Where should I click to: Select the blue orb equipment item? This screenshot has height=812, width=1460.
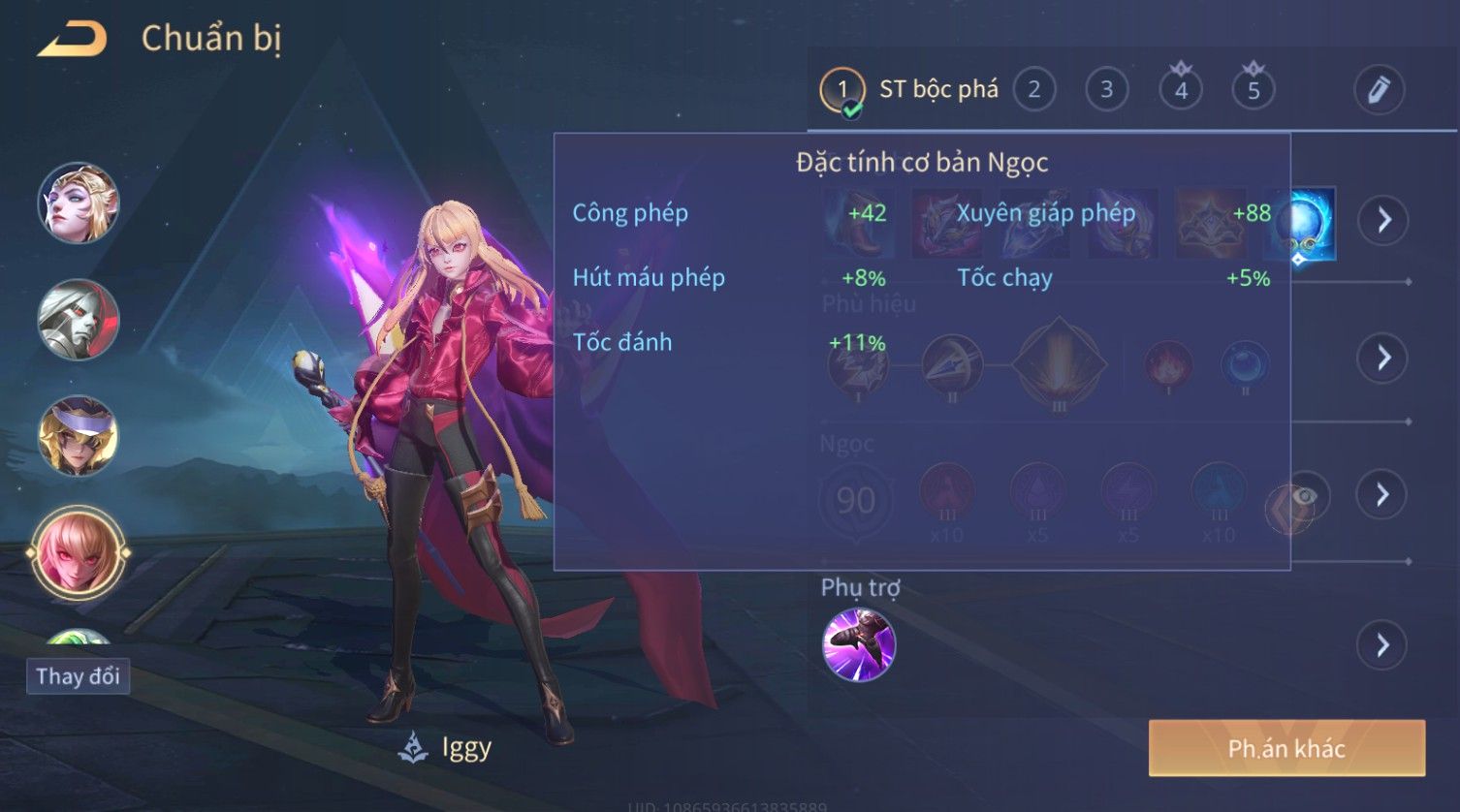pos(1305,223)
